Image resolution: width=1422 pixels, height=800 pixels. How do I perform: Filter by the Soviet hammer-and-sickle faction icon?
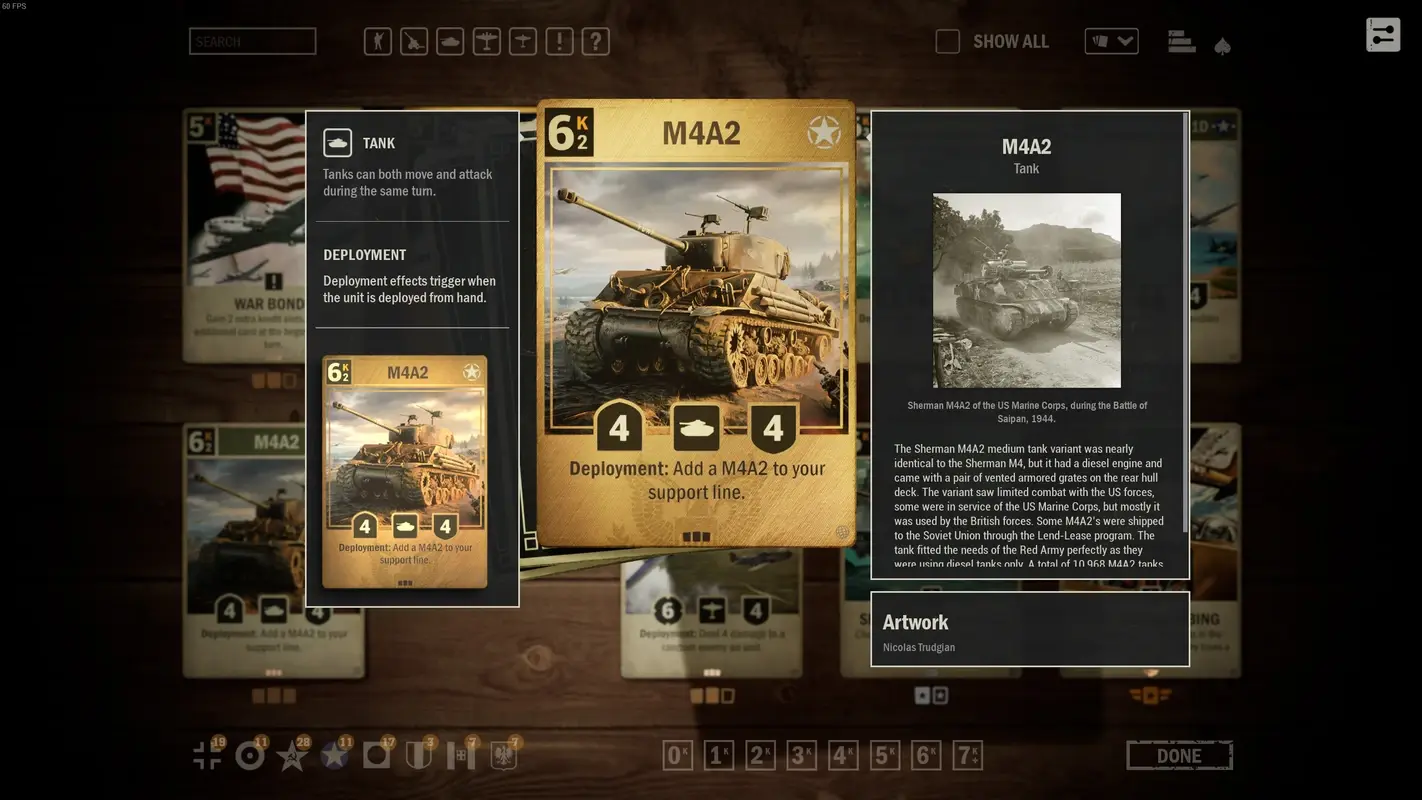click(x=293, y=757)
